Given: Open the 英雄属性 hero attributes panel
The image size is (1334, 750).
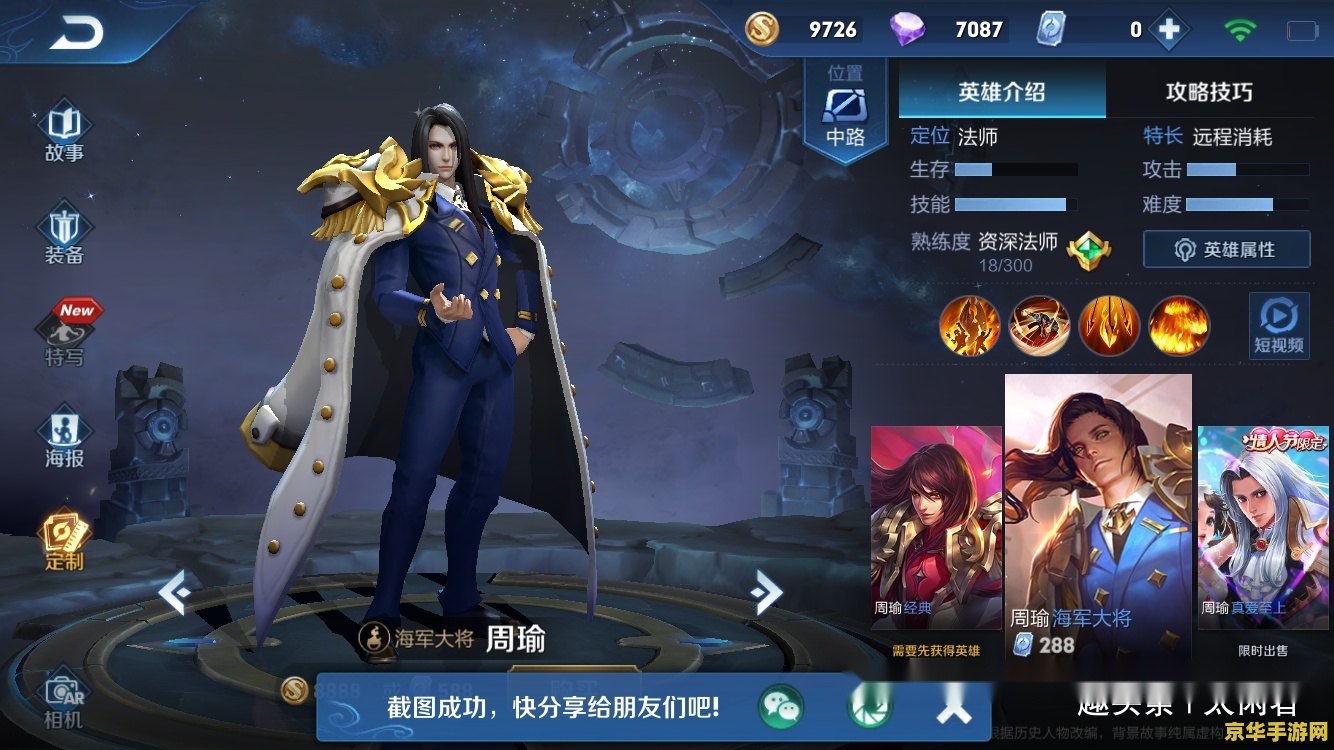Looking at the screenshot, I should (x=1226, y=249).
